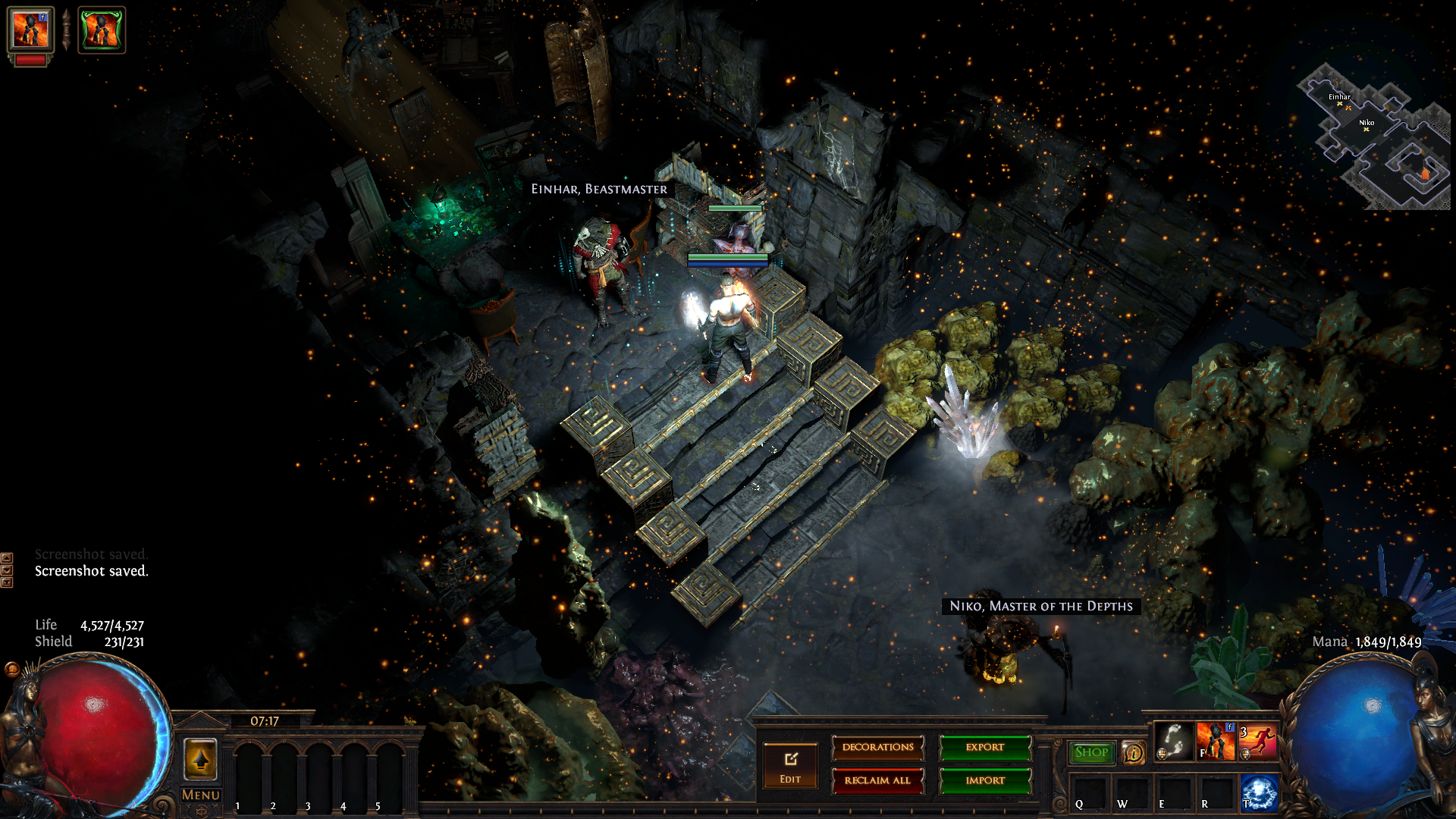
Task: Import a hideout layout
Action: (985, 780)
